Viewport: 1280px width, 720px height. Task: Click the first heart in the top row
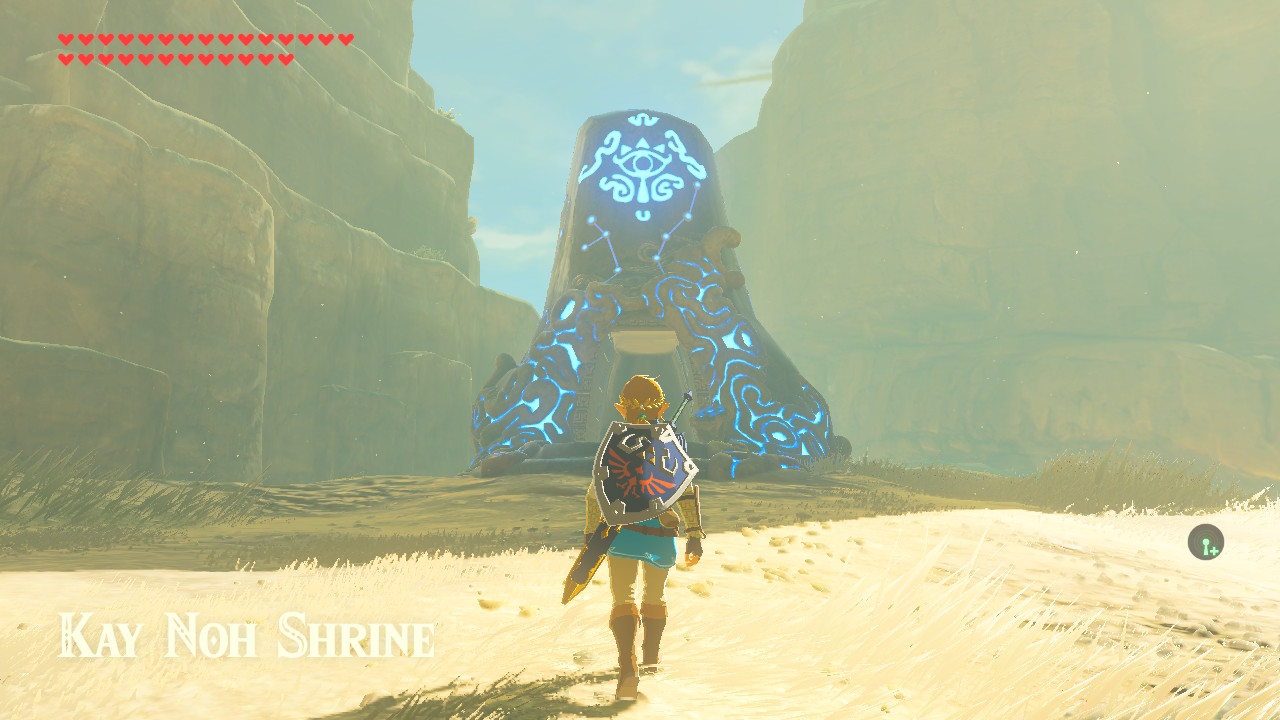pyautogui.click(x=66, y=40)
